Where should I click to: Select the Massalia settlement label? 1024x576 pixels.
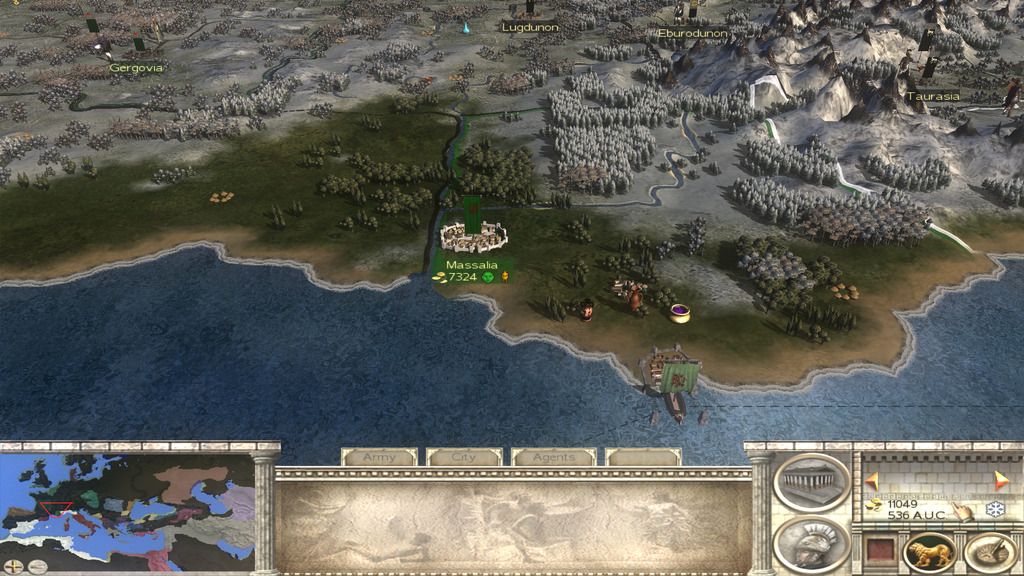tap(471, 265)
